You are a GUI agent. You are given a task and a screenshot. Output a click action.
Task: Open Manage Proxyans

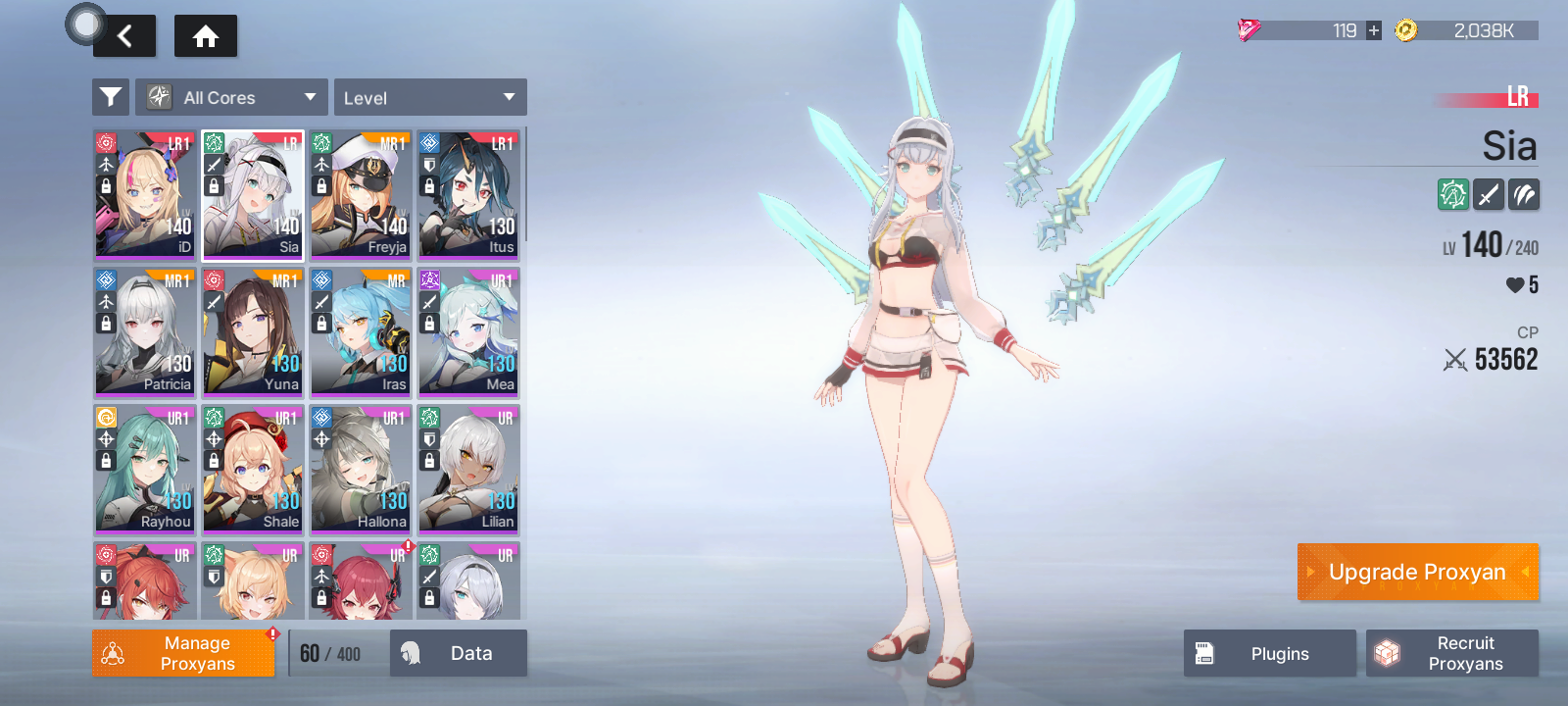[183, 653]
